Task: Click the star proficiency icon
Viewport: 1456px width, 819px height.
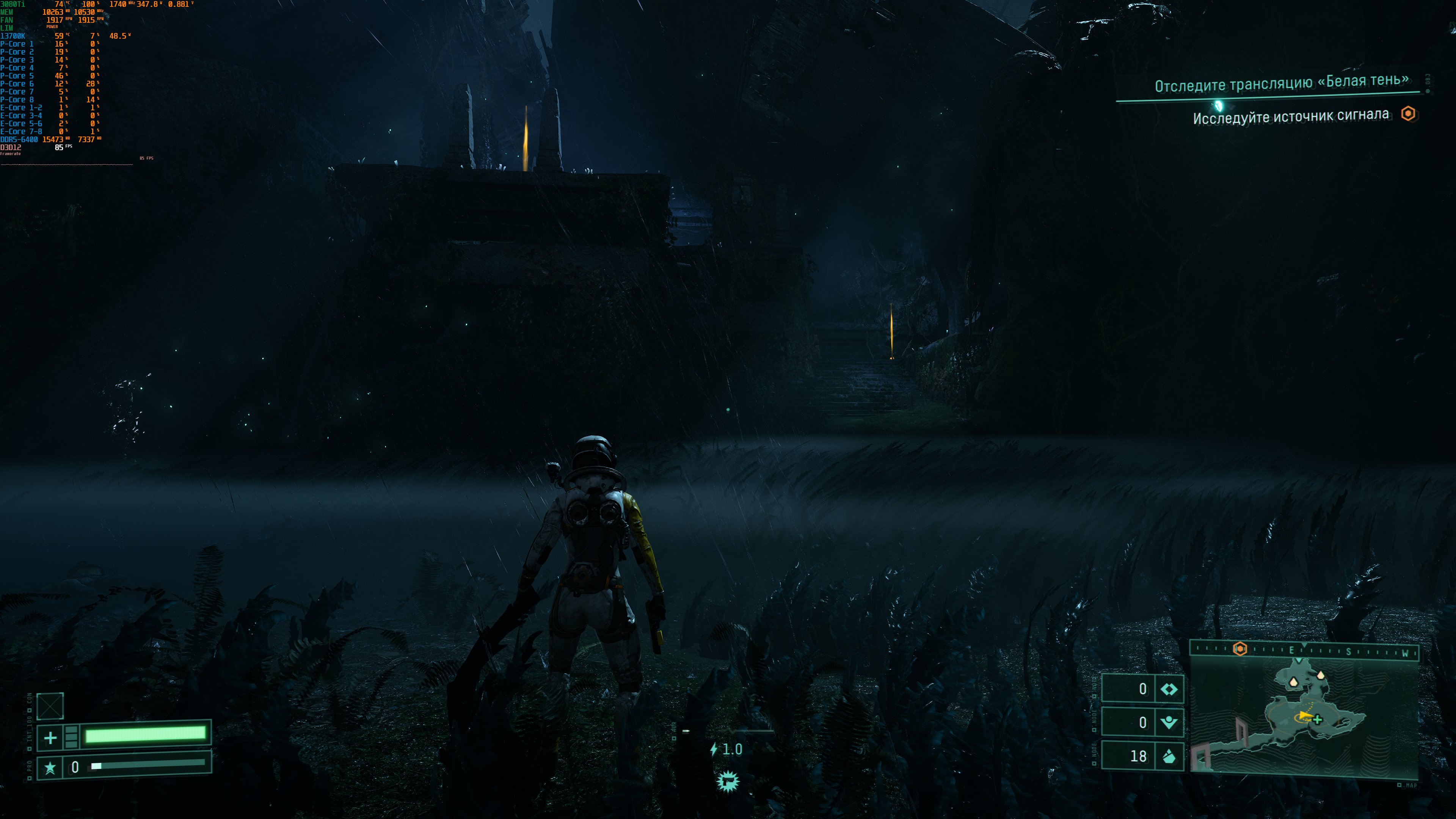Action: pyautogui.click(x=50, y=767)
